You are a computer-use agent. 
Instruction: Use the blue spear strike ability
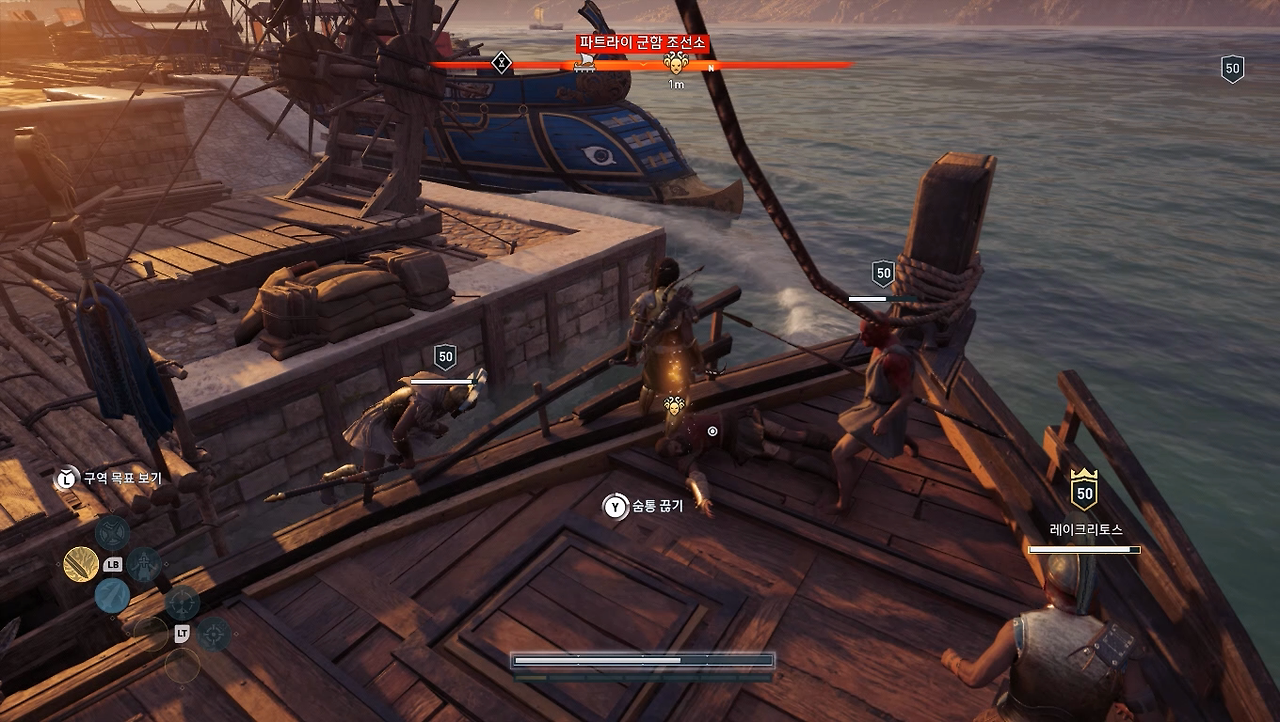coord(112,596)
